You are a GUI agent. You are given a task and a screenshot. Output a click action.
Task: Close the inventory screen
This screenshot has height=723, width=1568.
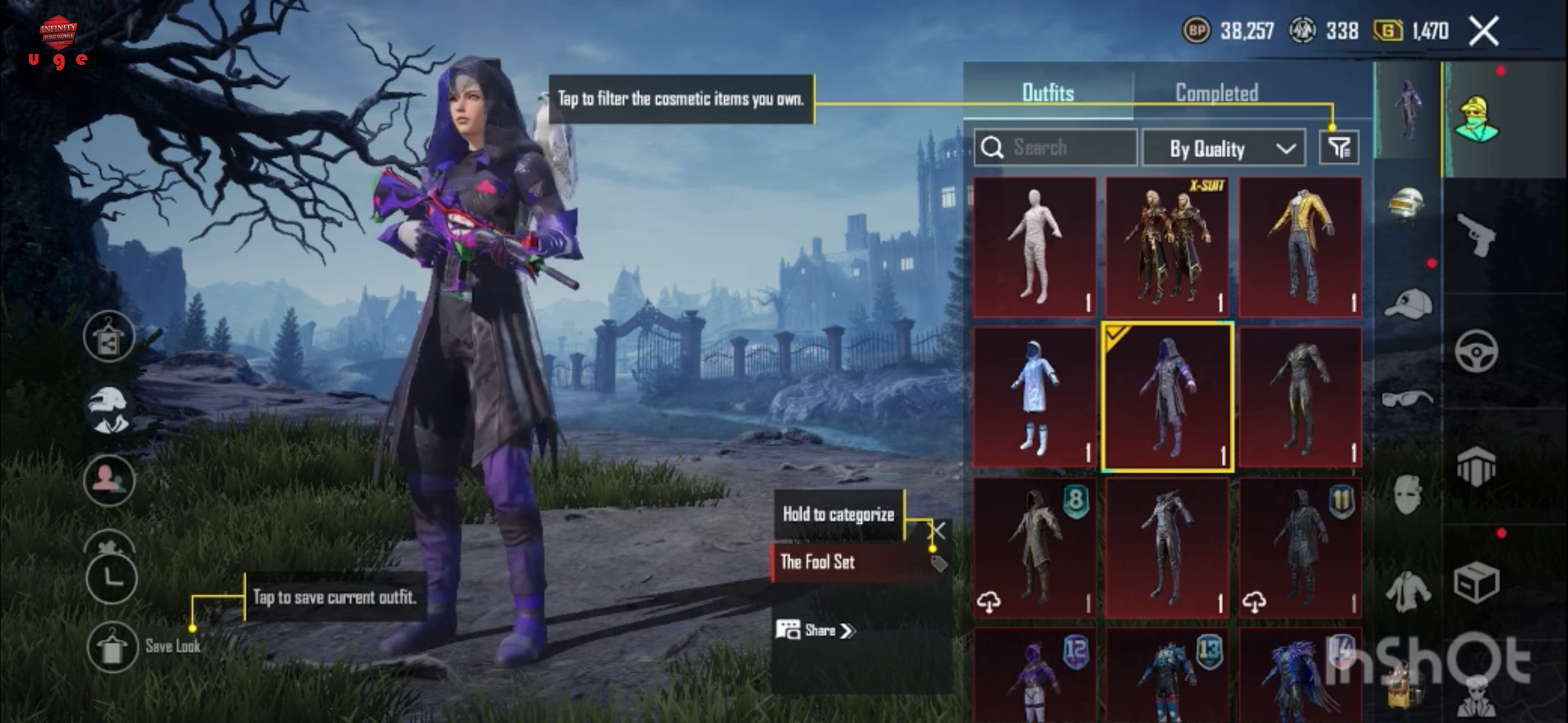tap(1483, 31)
